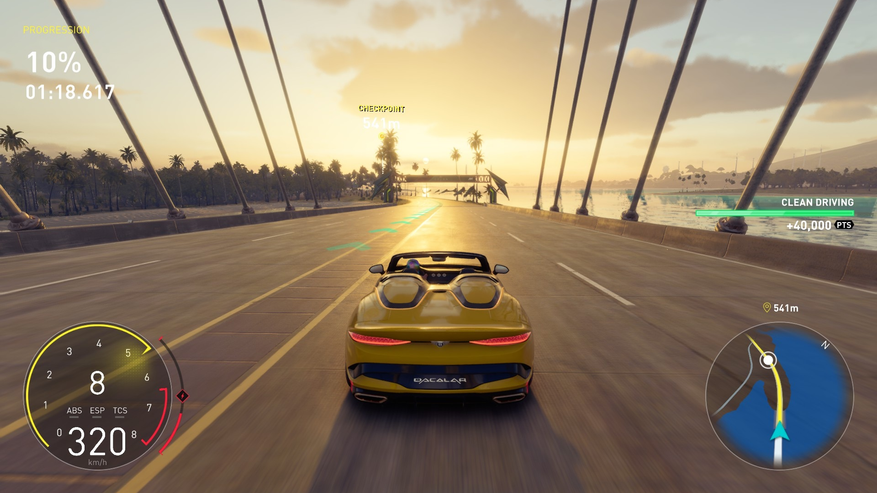Toggle the ABS indicator on the speedometer
The height and width of the screenshot is (493, 877).
74,411
